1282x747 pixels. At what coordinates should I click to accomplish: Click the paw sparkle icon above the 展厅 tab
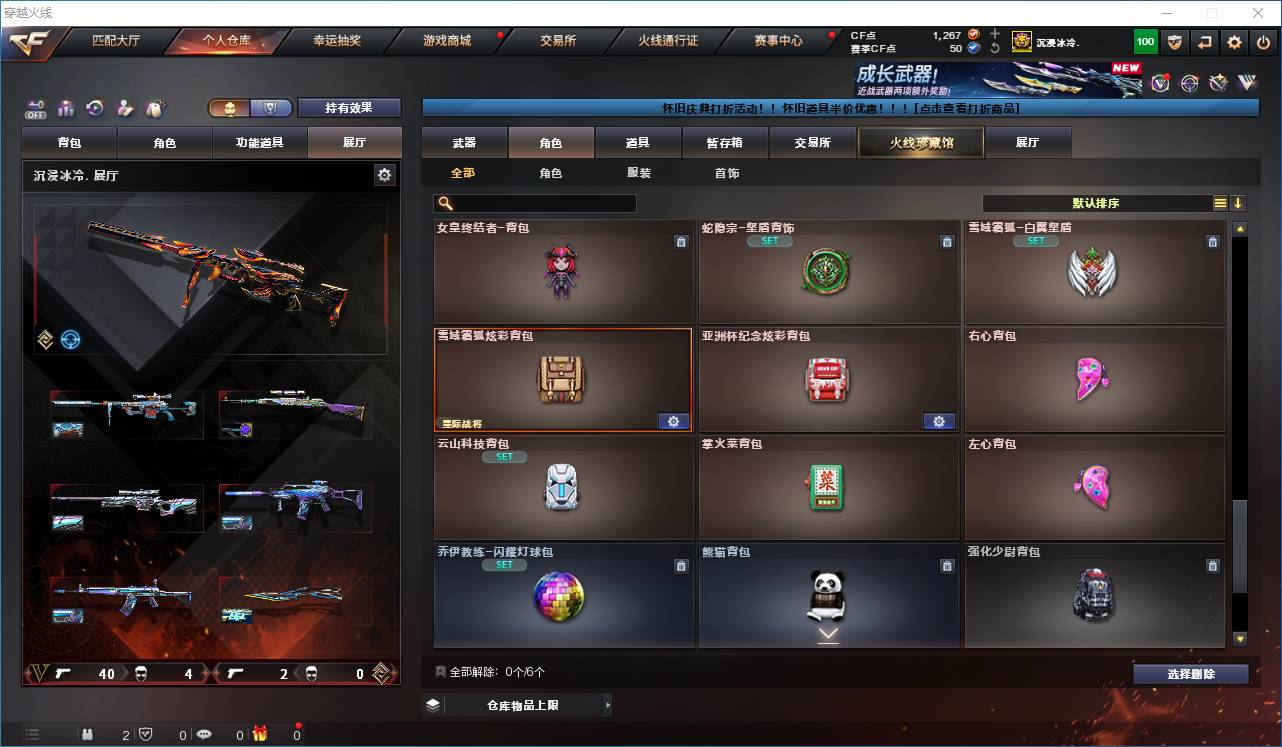click(152, 107)
